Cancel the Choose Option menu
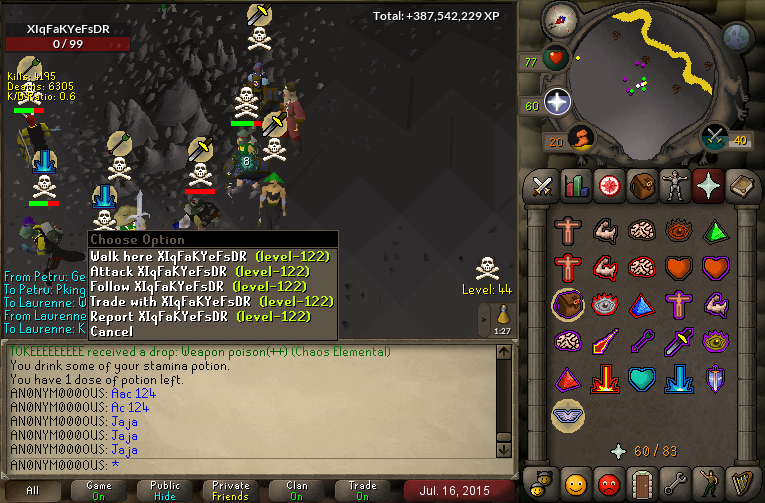 click(111, 331)
